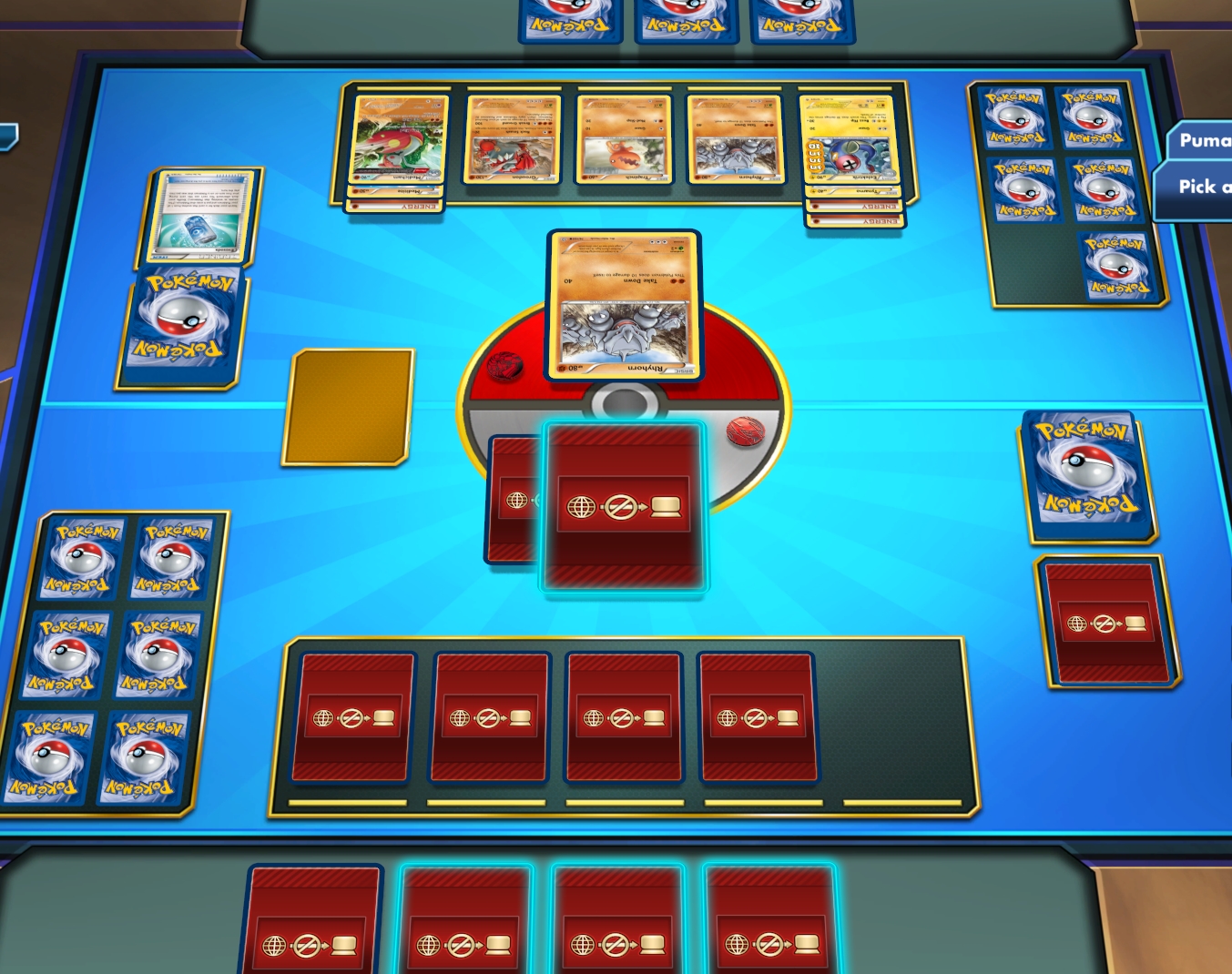The width and height of the screenshot is (1232, 974).
Task: Click the Trainer item card above your deck
Action: point(202,216)
